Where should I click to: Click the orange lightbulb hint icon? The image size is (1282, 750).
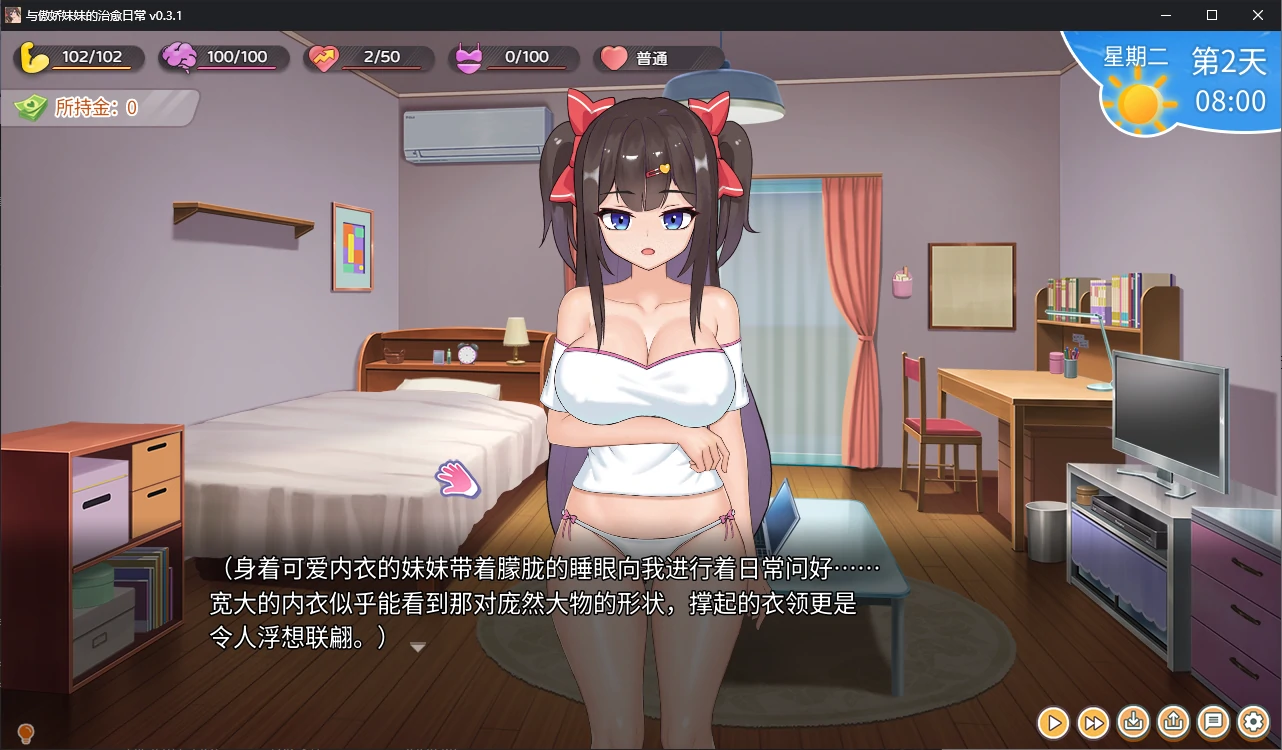tap(27, 735)
